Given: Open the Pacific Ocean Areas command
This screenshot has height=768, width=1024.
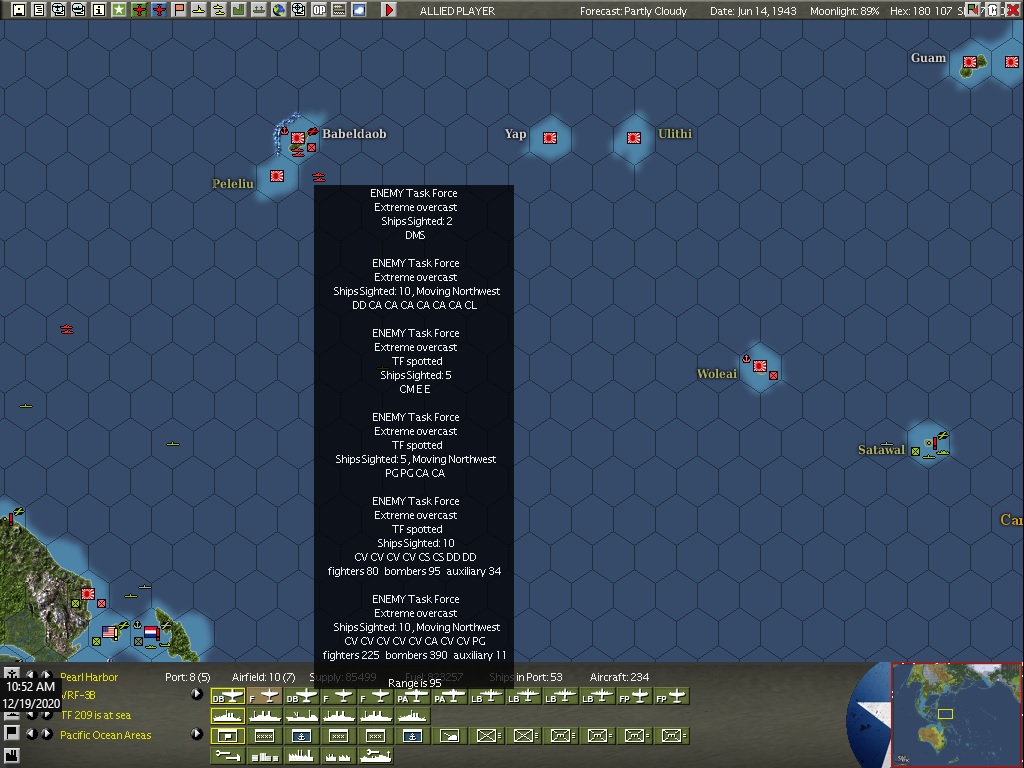Looking at the screenshot, I should tap(105, 735).
